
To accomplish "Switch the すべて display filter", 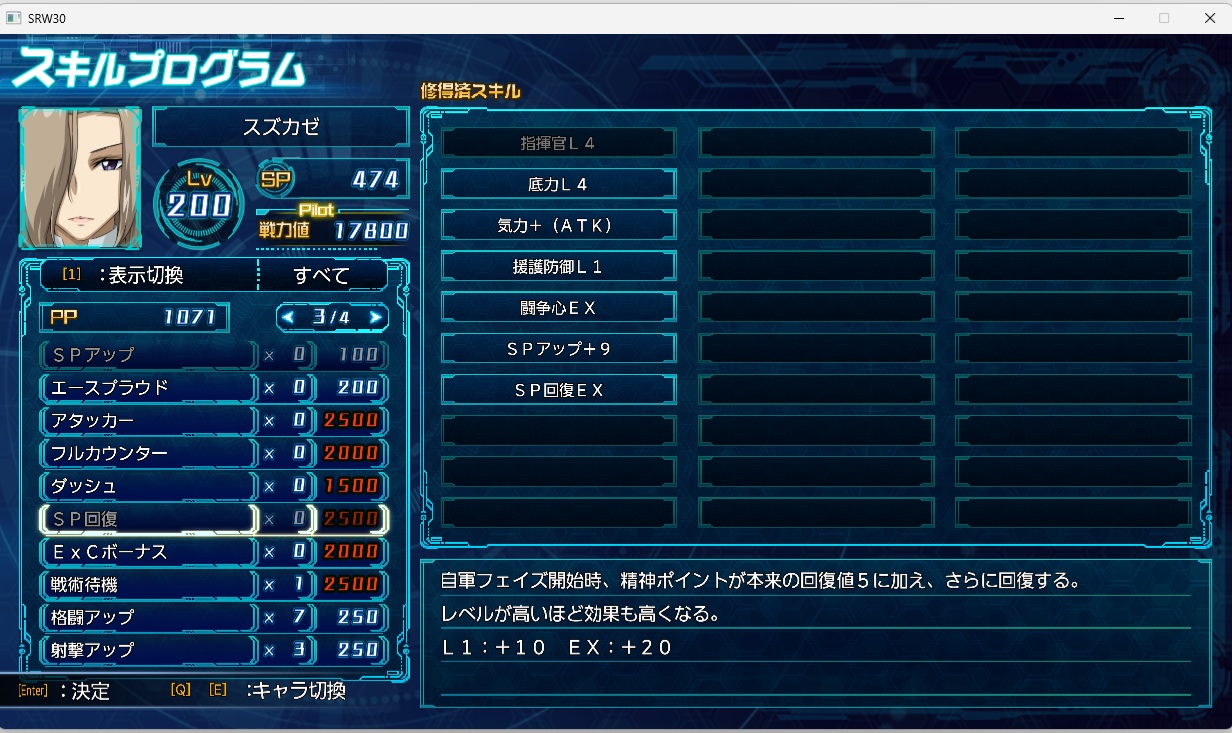I will [322, 275].
